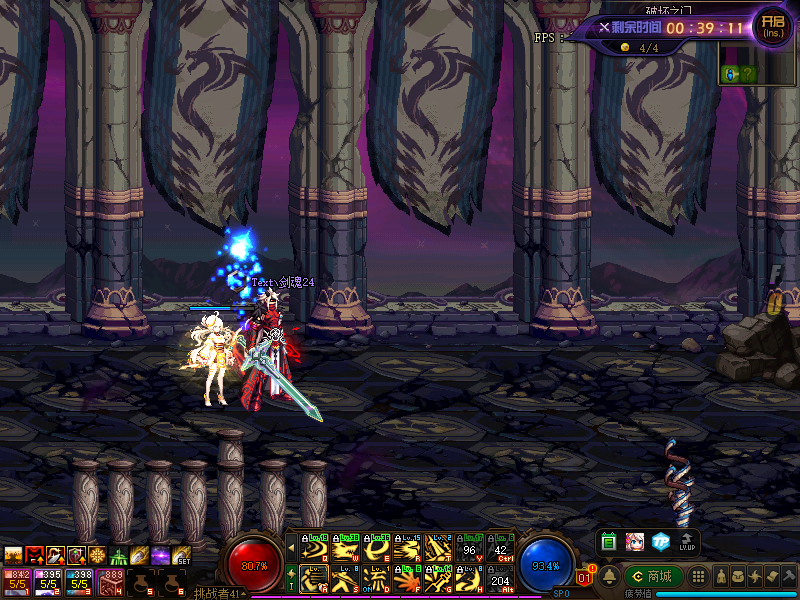800x600 pixels.
Task: Activate the wolf-head skill bound to W
Action: (345, 547)
